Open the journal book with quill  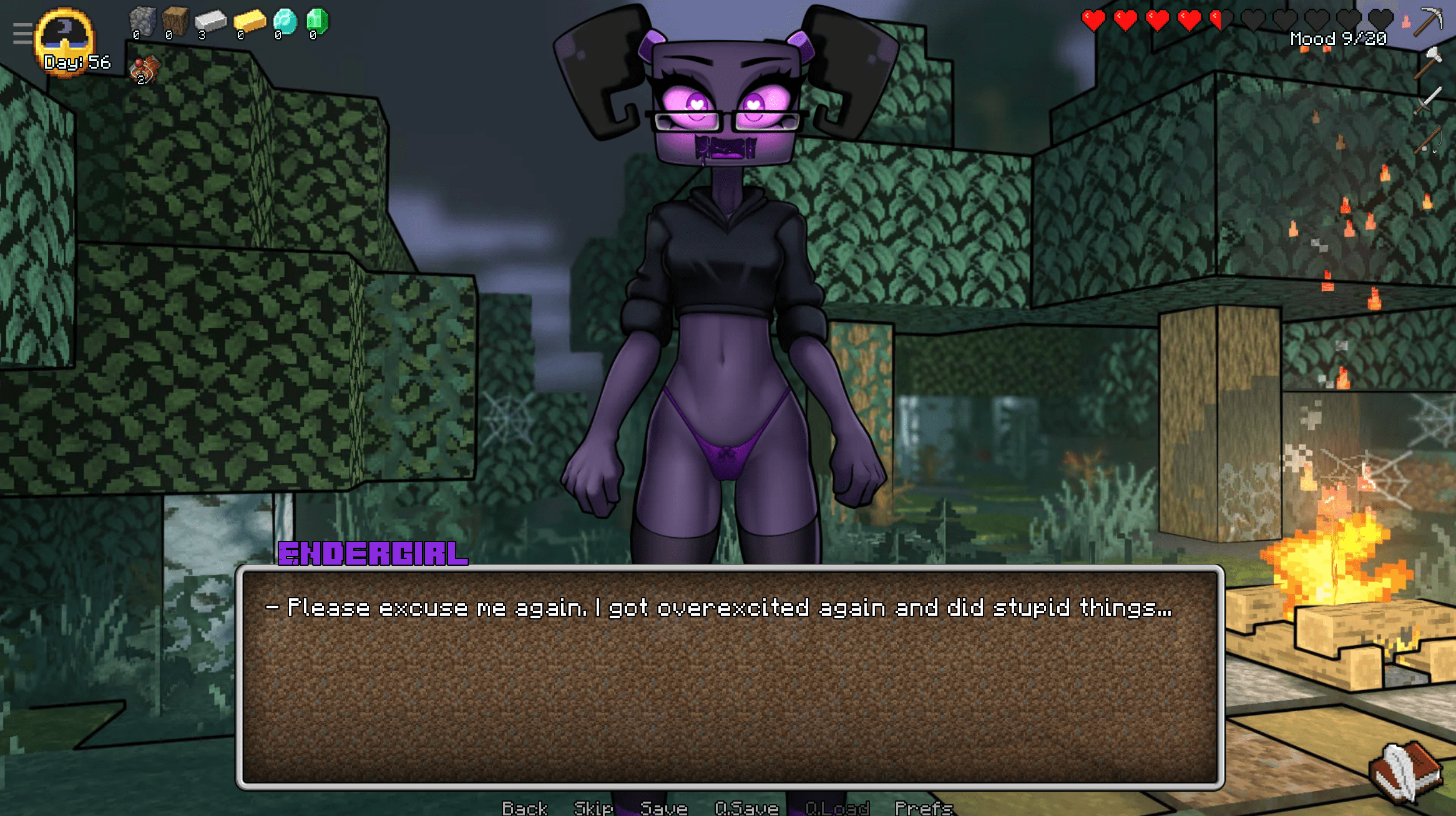point(1405,771)
